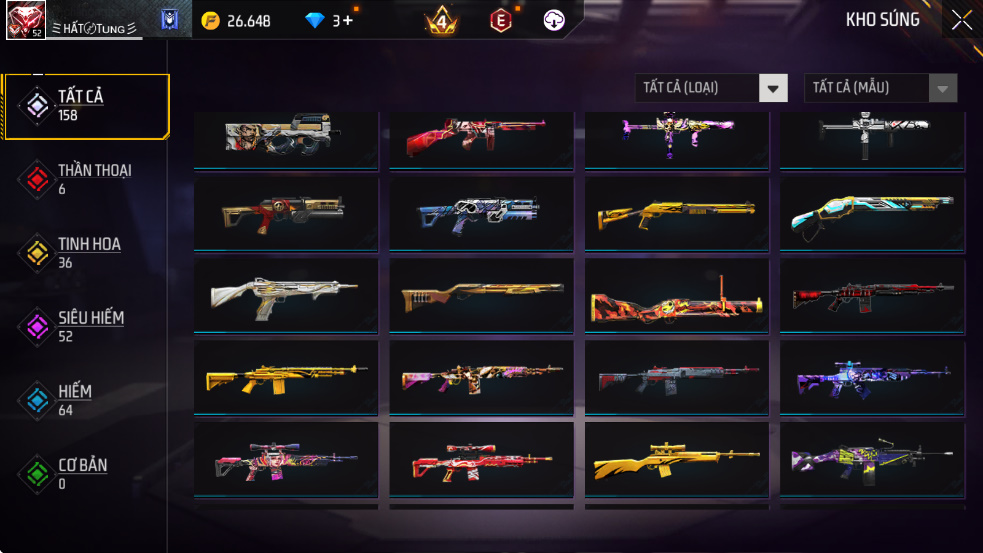Click the gold coin balance
983x553 pixels.
pos(236,20)
